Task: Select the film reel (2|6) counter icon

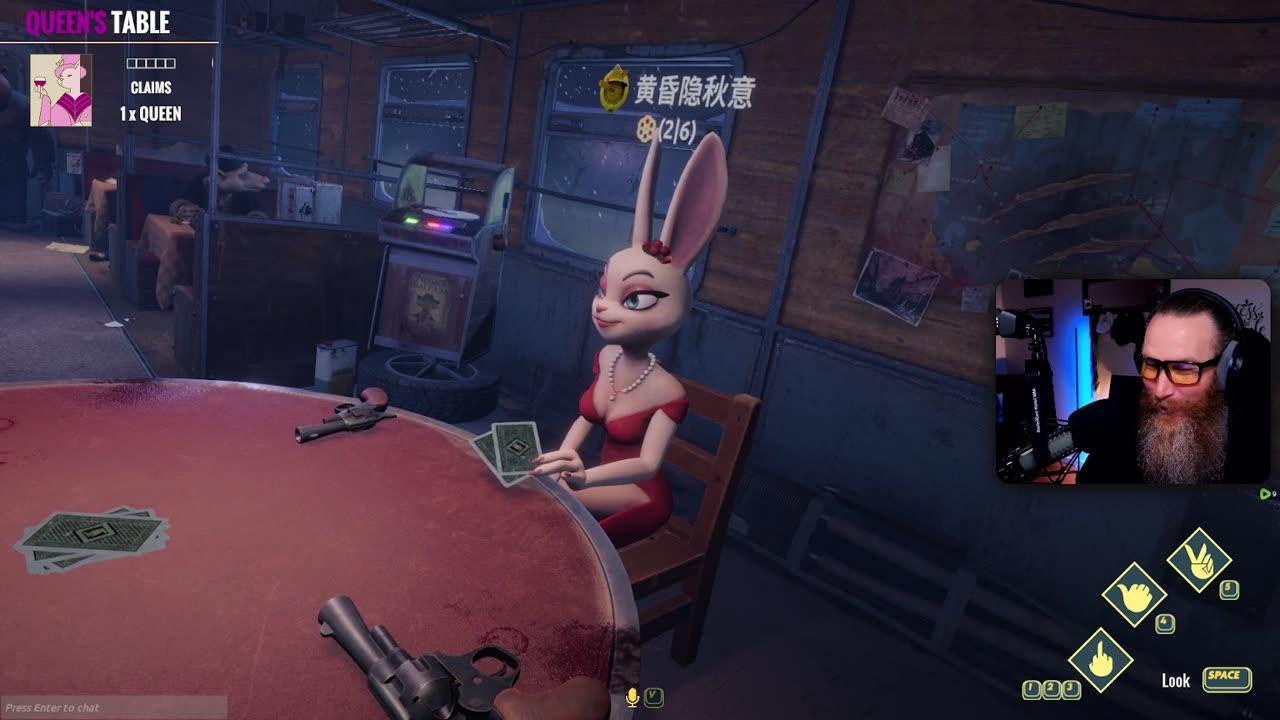Action: pyautogui.click(x=646, y=128)
